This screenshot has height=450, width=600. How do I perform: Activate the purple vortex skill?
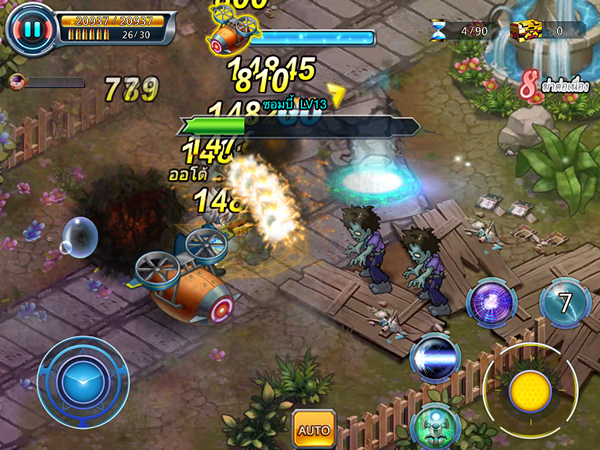coord(493,301)
